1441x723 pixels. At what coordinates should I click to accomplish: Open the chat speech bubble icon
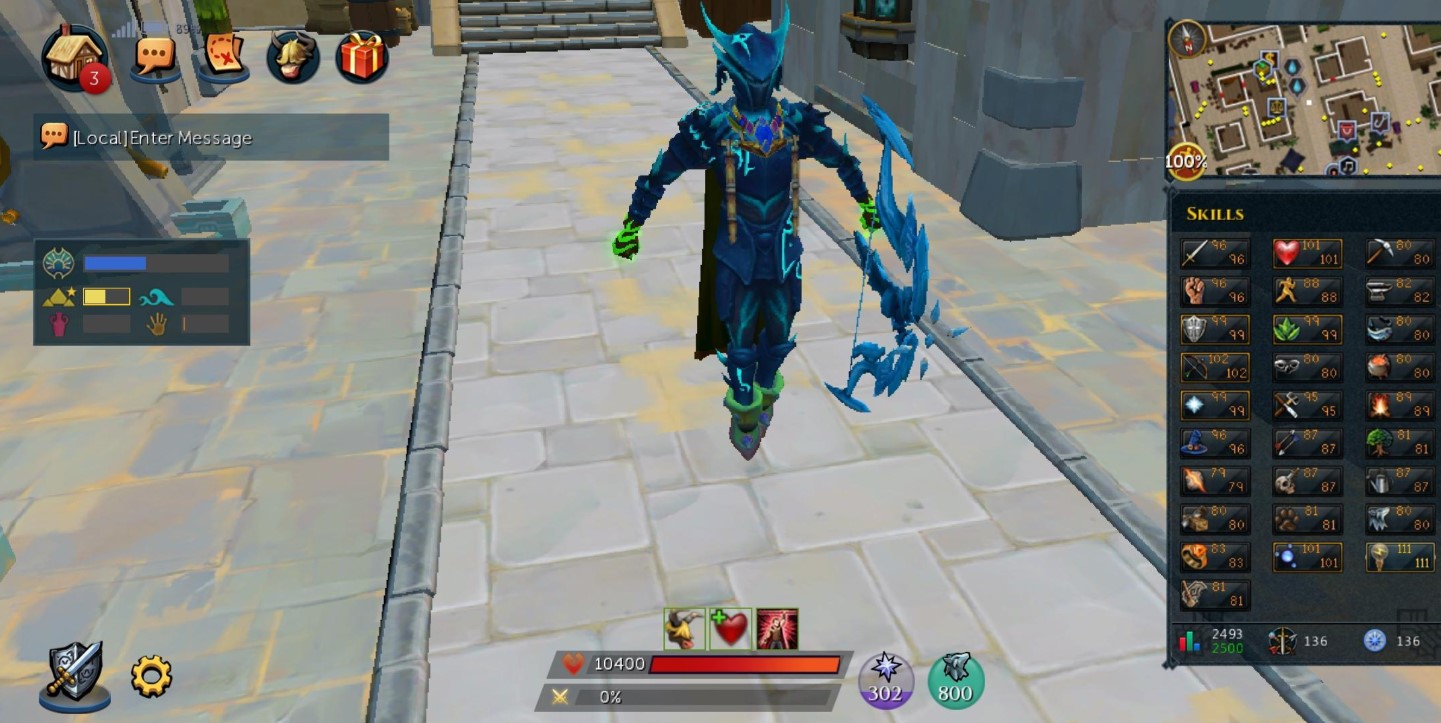[x=155, y=55]
